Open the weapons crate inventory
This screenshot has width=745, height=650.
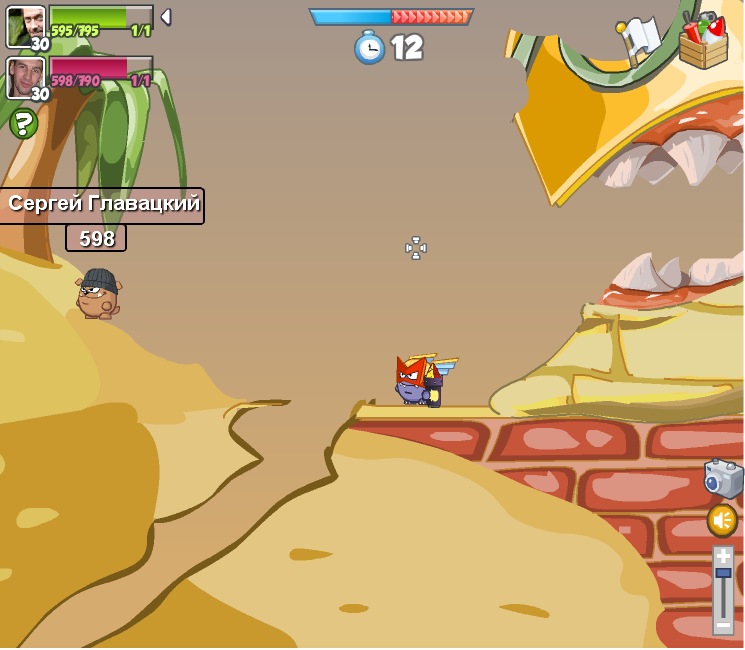click(x=704, y=41)
